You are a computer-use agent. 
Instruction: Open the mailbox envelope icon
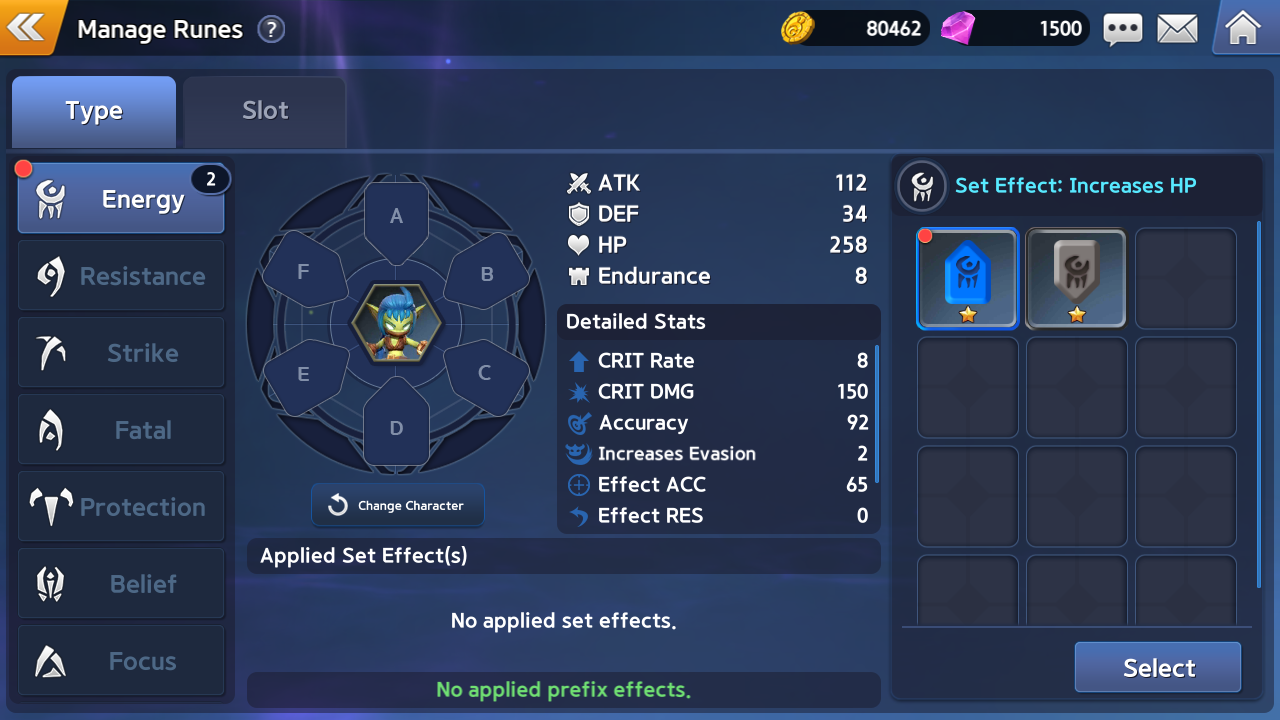[x=1177, y=29]
